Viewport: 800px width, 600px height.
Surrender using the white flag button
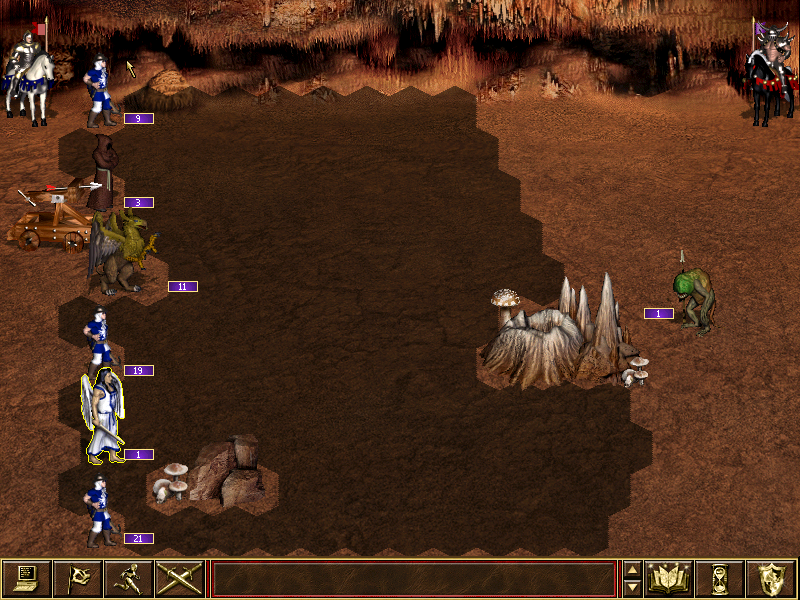pyautogui.click(x=77, y=578)
